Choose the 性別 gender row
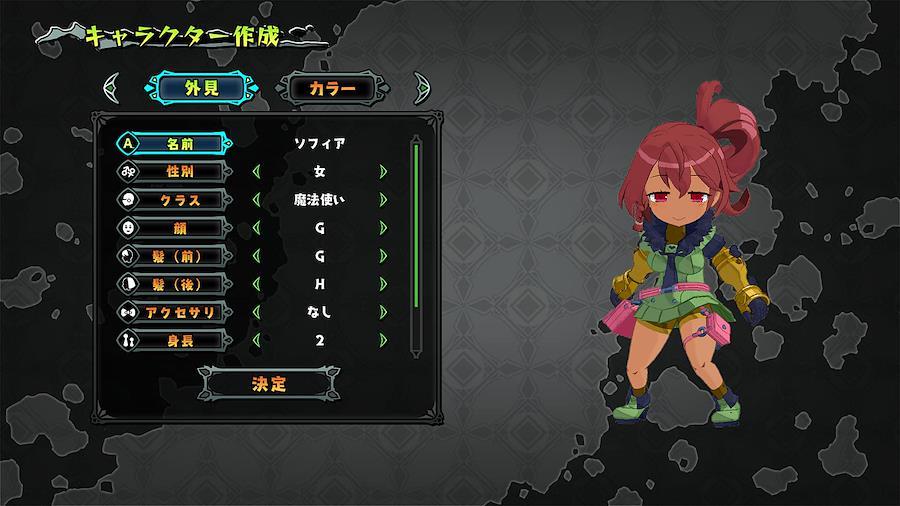Image resolution: width=900 pixels, height=506 pixels. 173,172
